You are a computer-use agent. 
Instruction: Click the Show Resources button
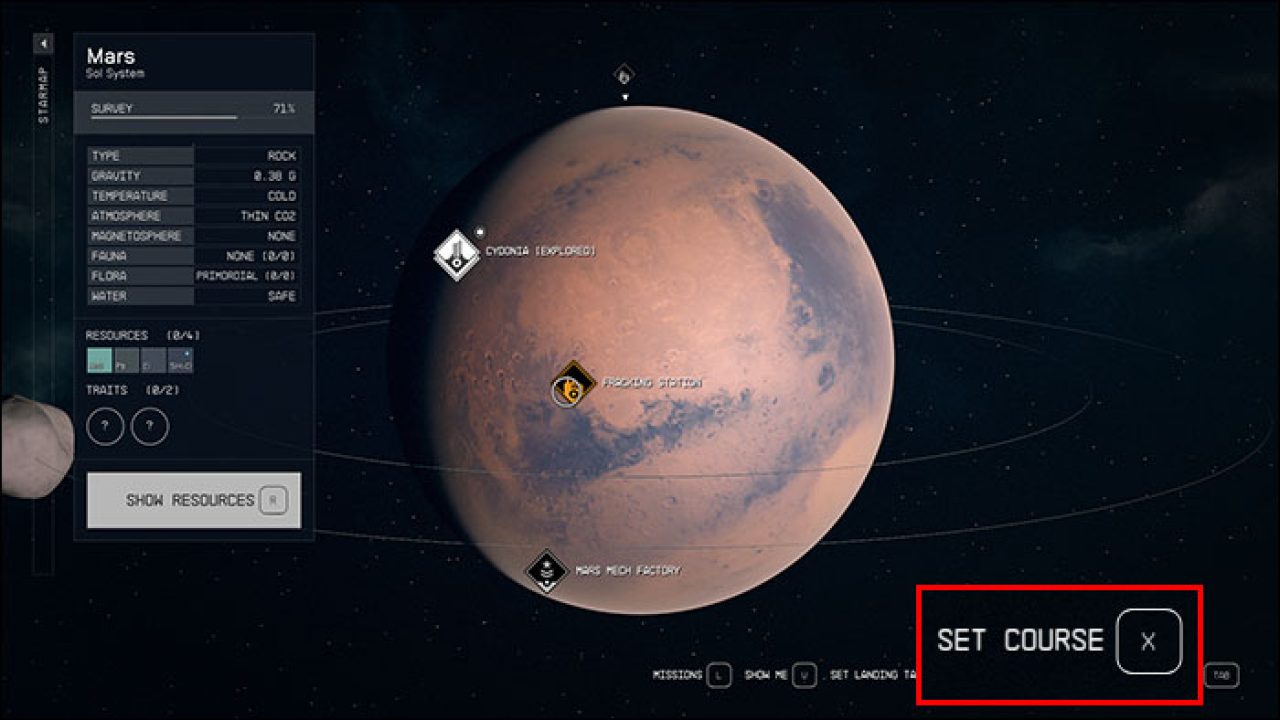point(194,498)
